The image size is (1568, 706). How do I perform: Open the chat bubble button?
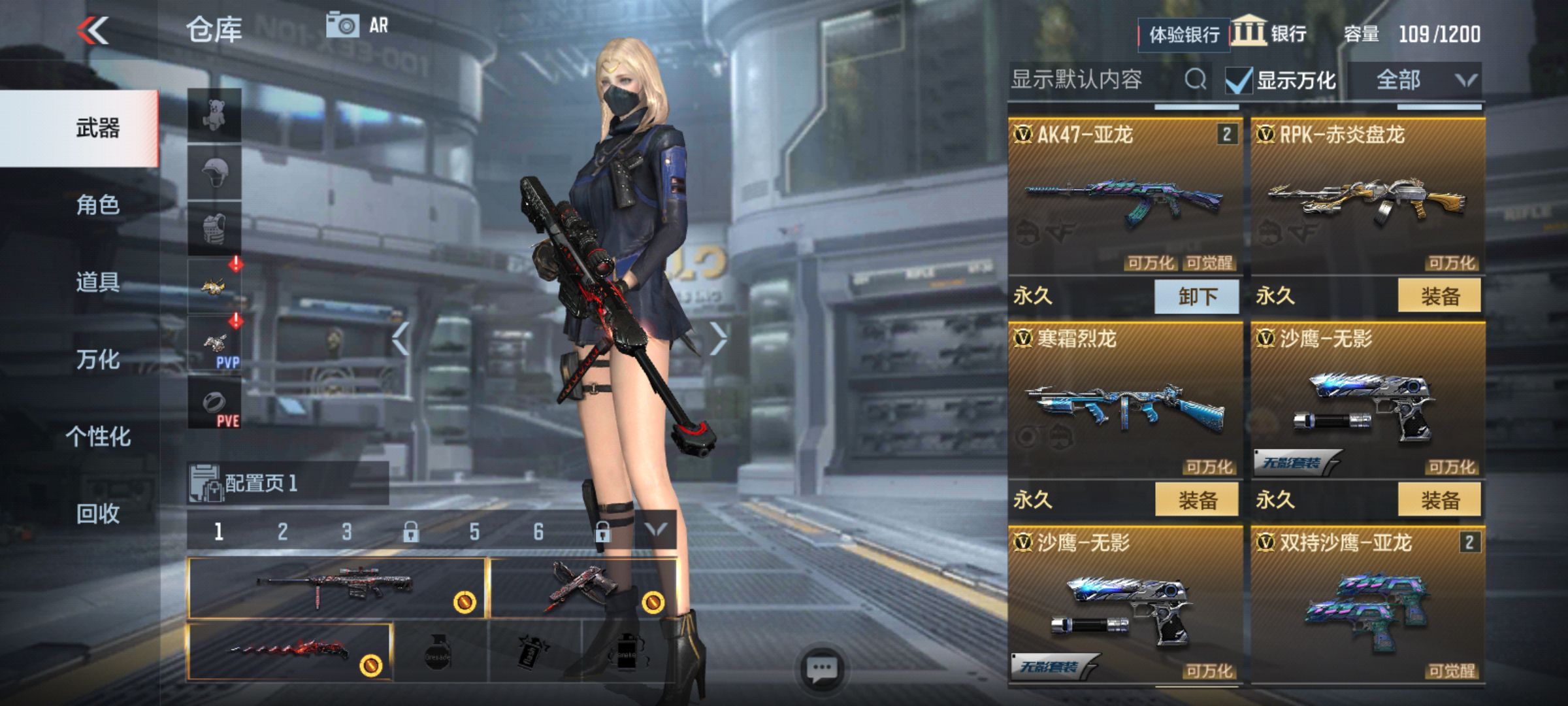[821, 669]
